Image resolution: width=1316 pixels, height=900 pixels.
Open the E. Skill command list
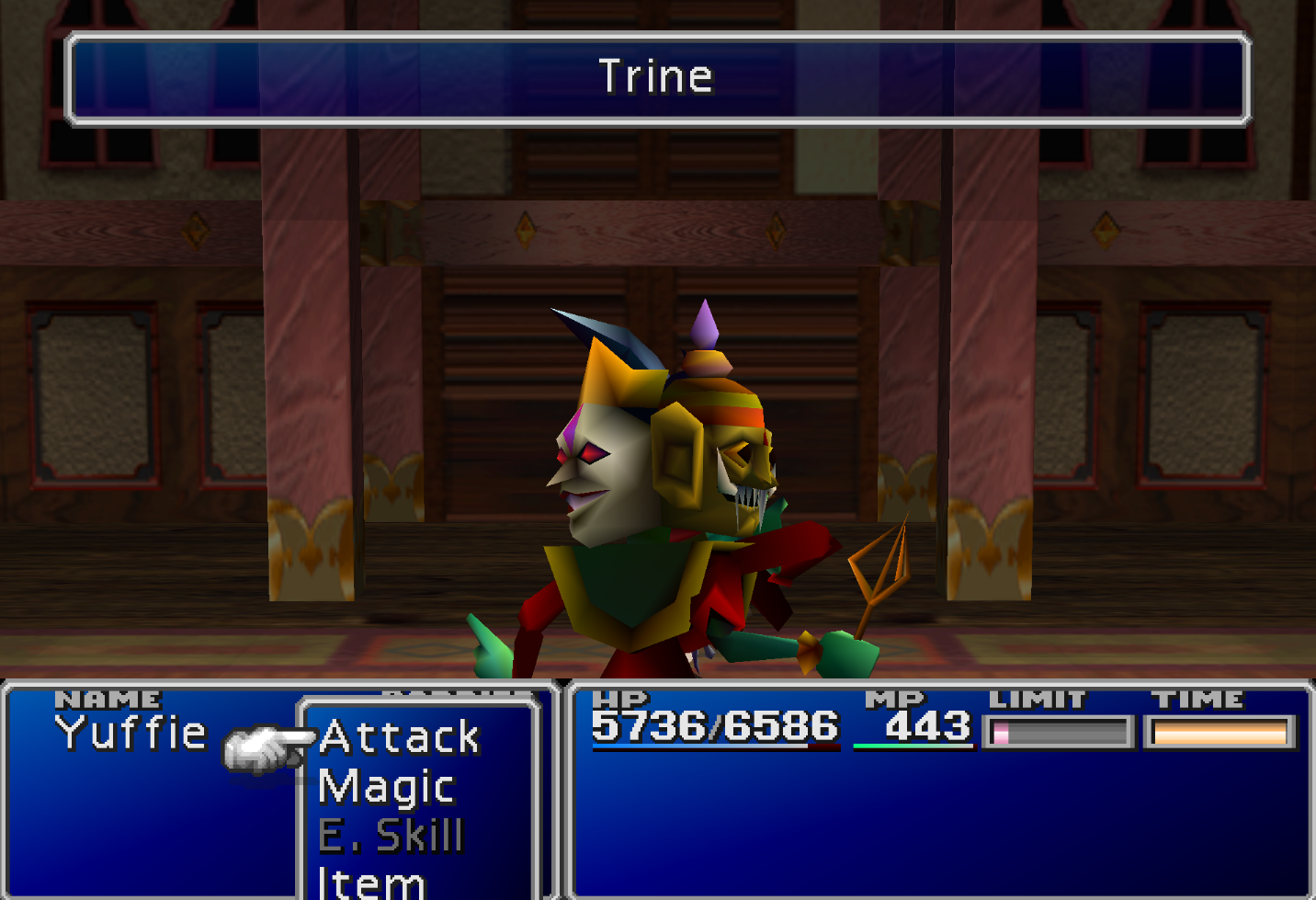click(390, 837)
